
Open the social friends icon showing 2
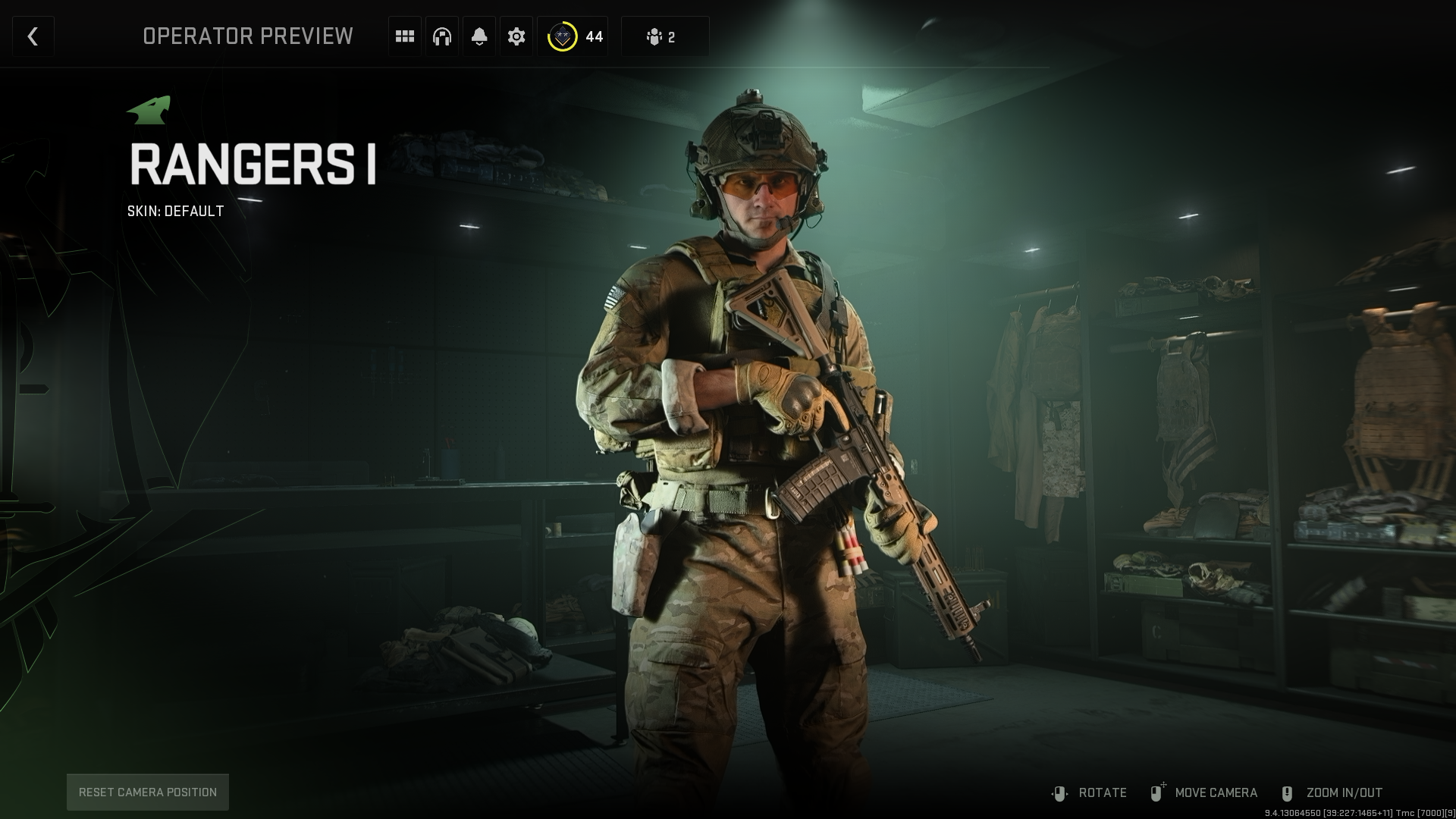pos(664,36)
